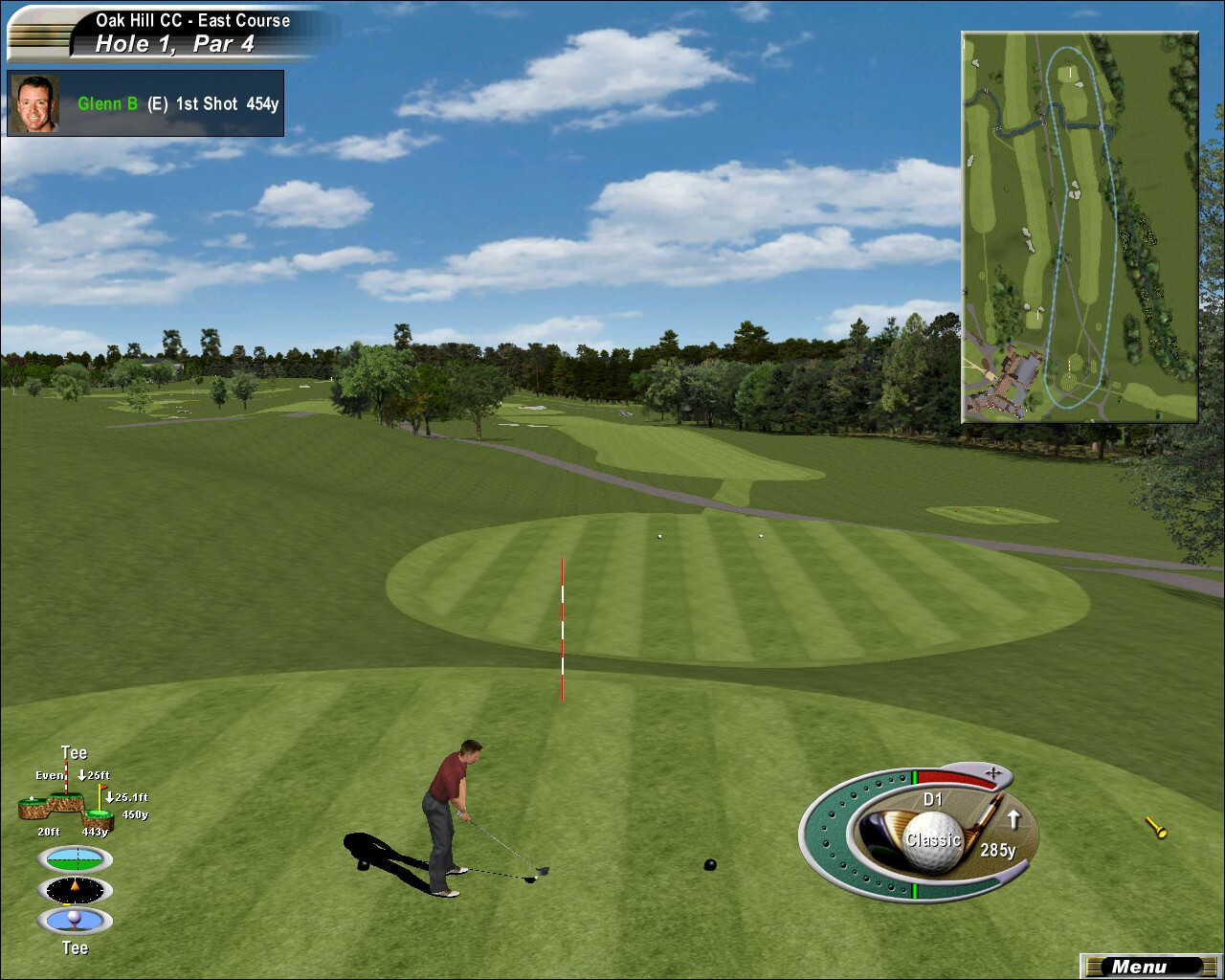Click the overhead course minimap
1225x980 pixels.
tap(1080, 227)
